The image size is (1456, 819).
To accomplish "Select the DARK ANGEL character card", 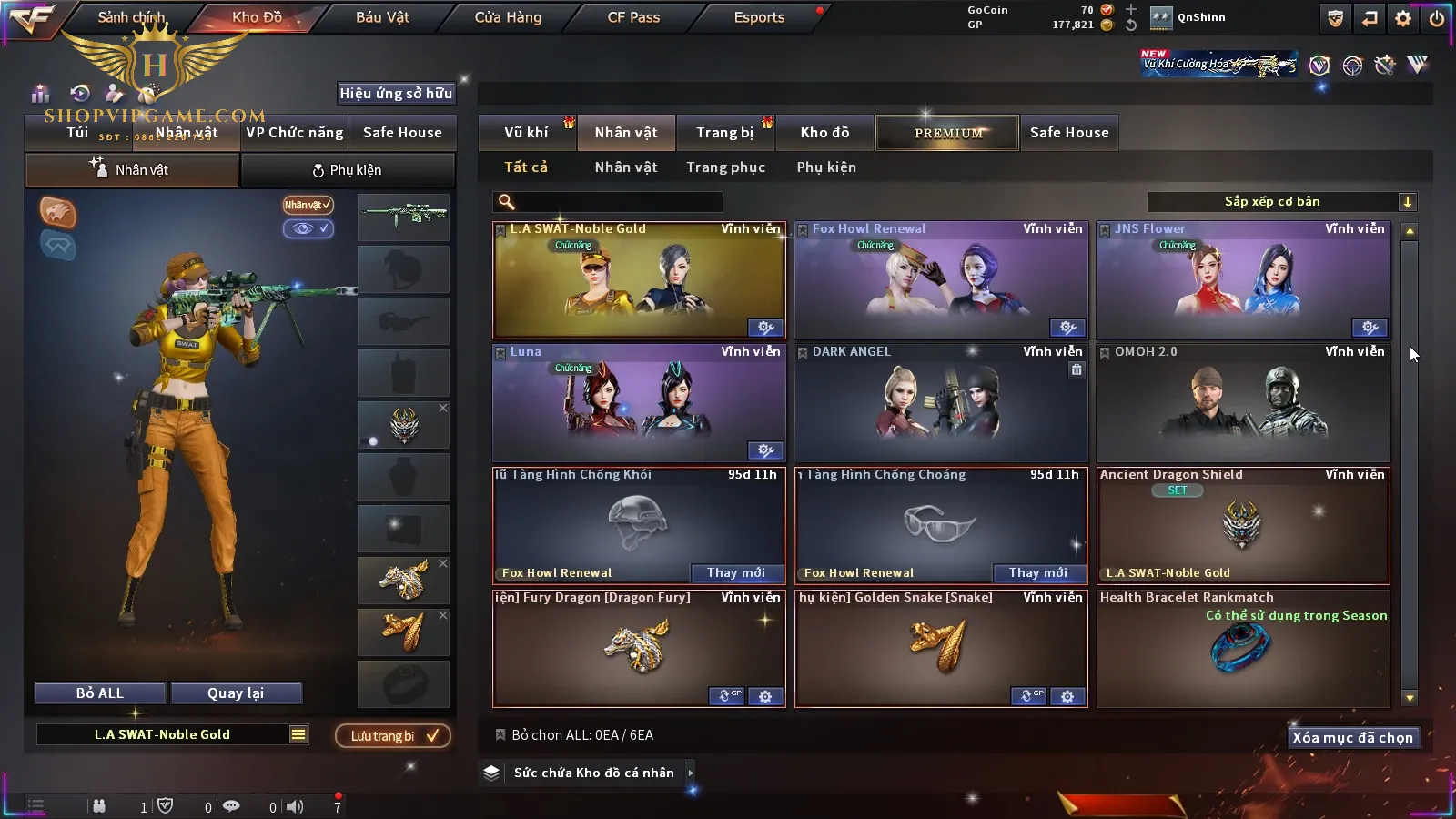I will pos(941,405).
